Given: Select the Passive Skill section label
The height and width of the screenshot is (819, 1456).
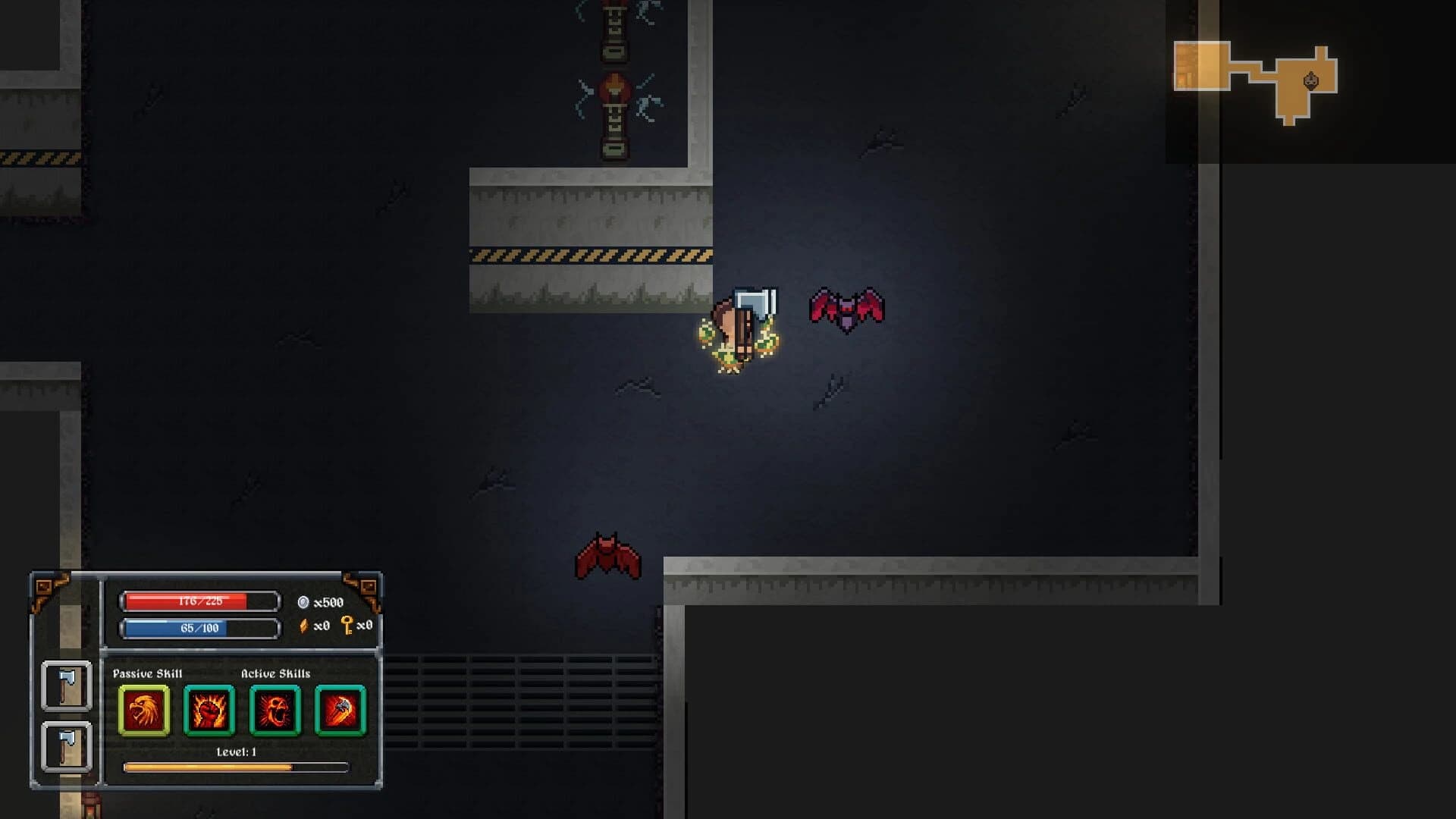Looking at the screenshot, I should (x=148, y=672).
